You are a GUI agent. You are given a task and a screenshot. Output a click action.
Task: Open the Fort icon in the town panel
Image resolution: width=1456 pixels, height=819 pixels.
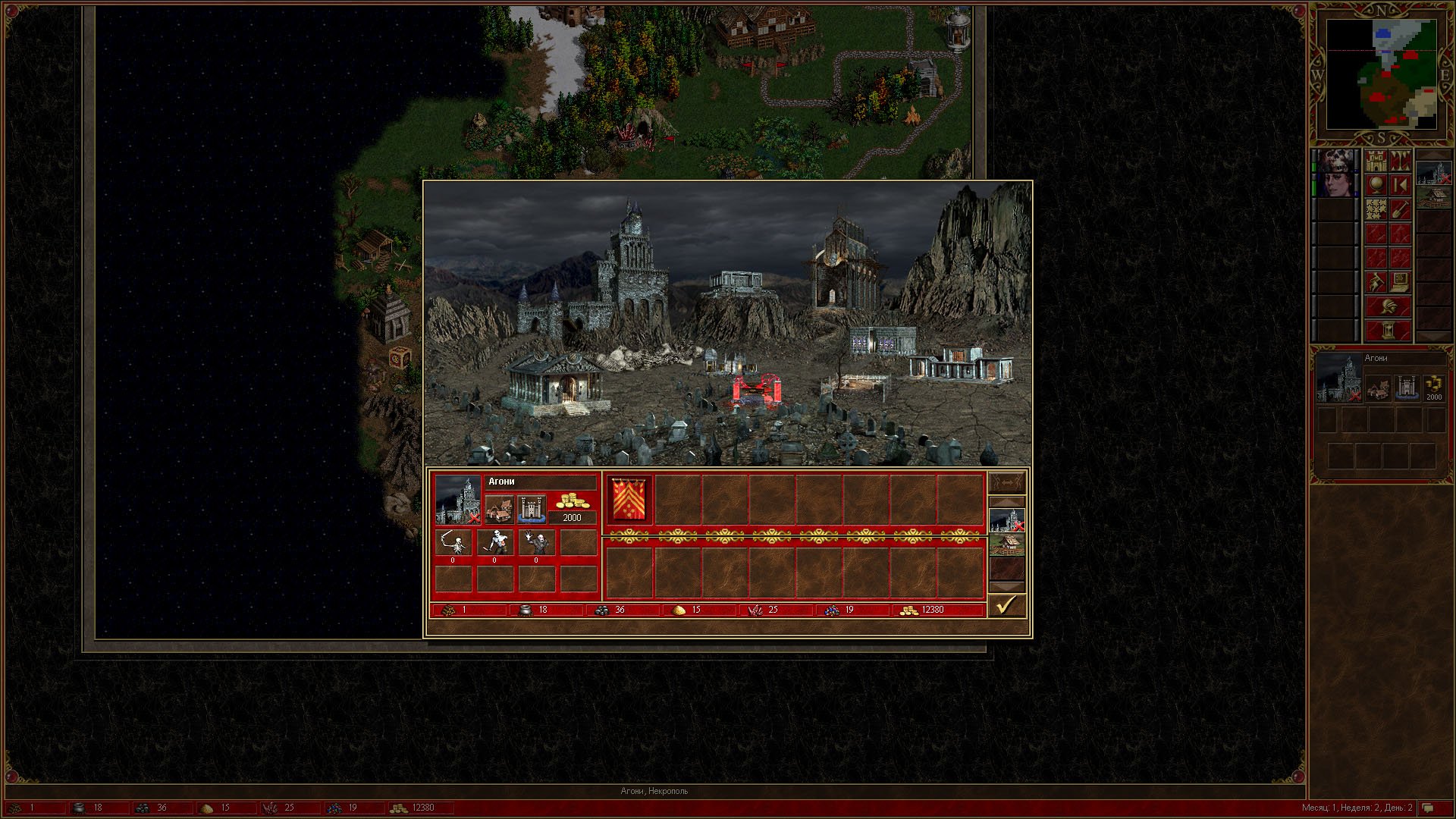(531, 509)
